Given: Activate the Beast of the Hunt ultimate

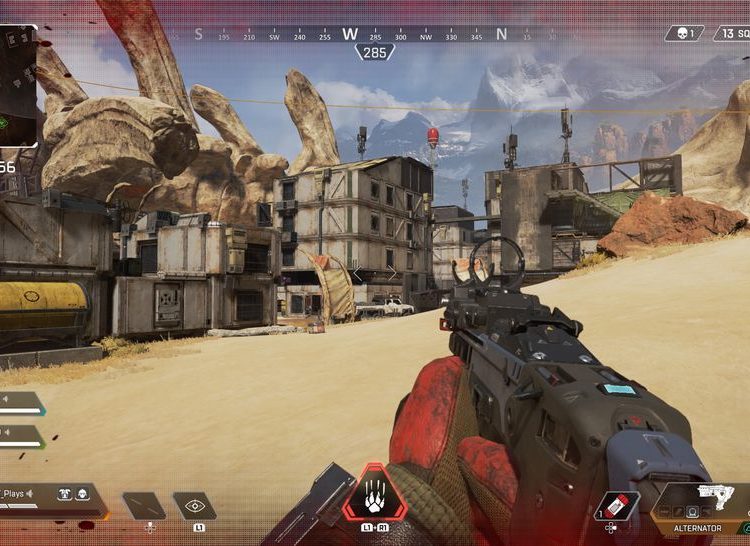Looking at the screenshot, I should point(374,494).
